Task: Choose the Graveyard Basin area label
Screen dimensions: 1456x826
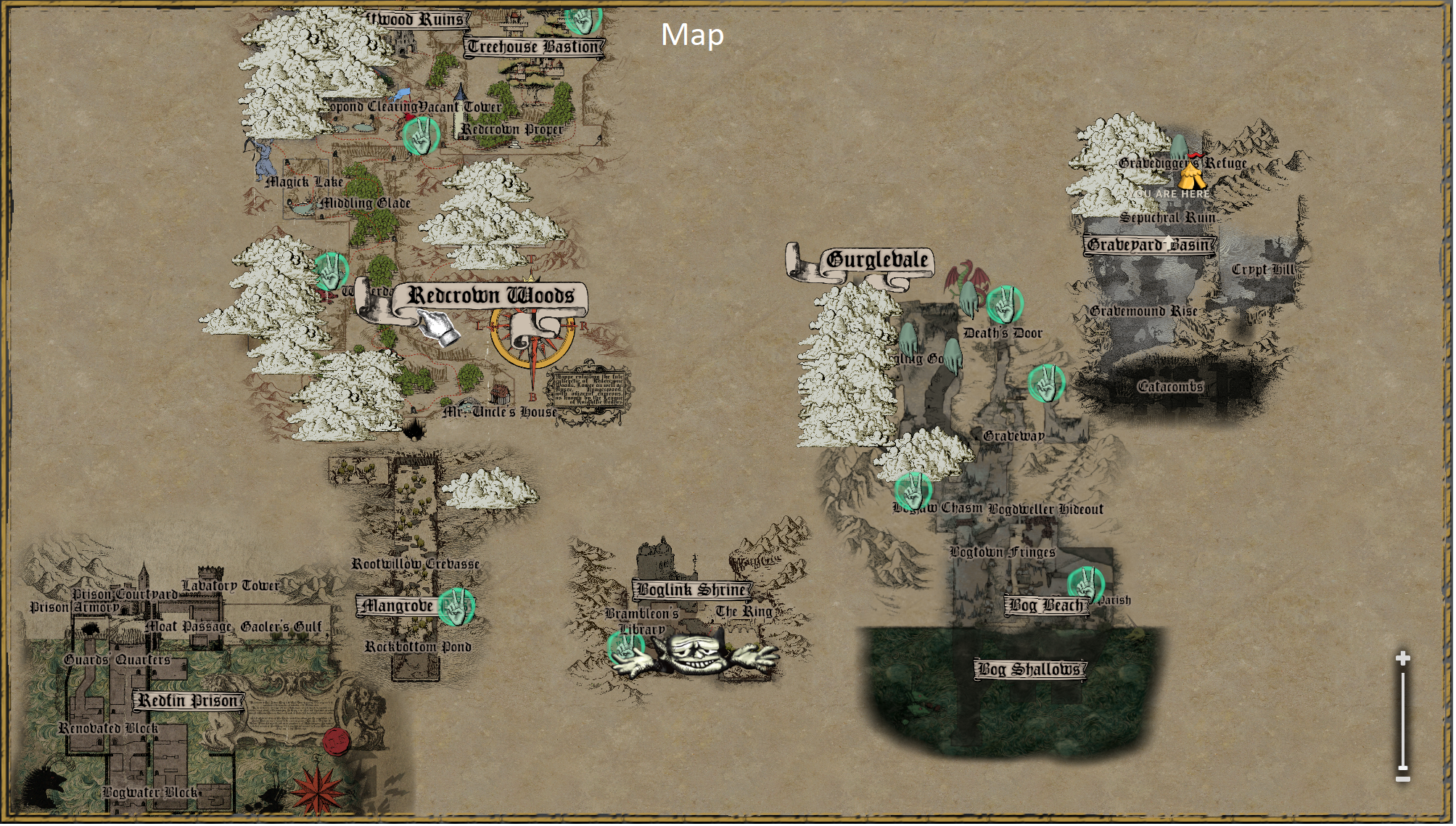Action: (1149, 245)
